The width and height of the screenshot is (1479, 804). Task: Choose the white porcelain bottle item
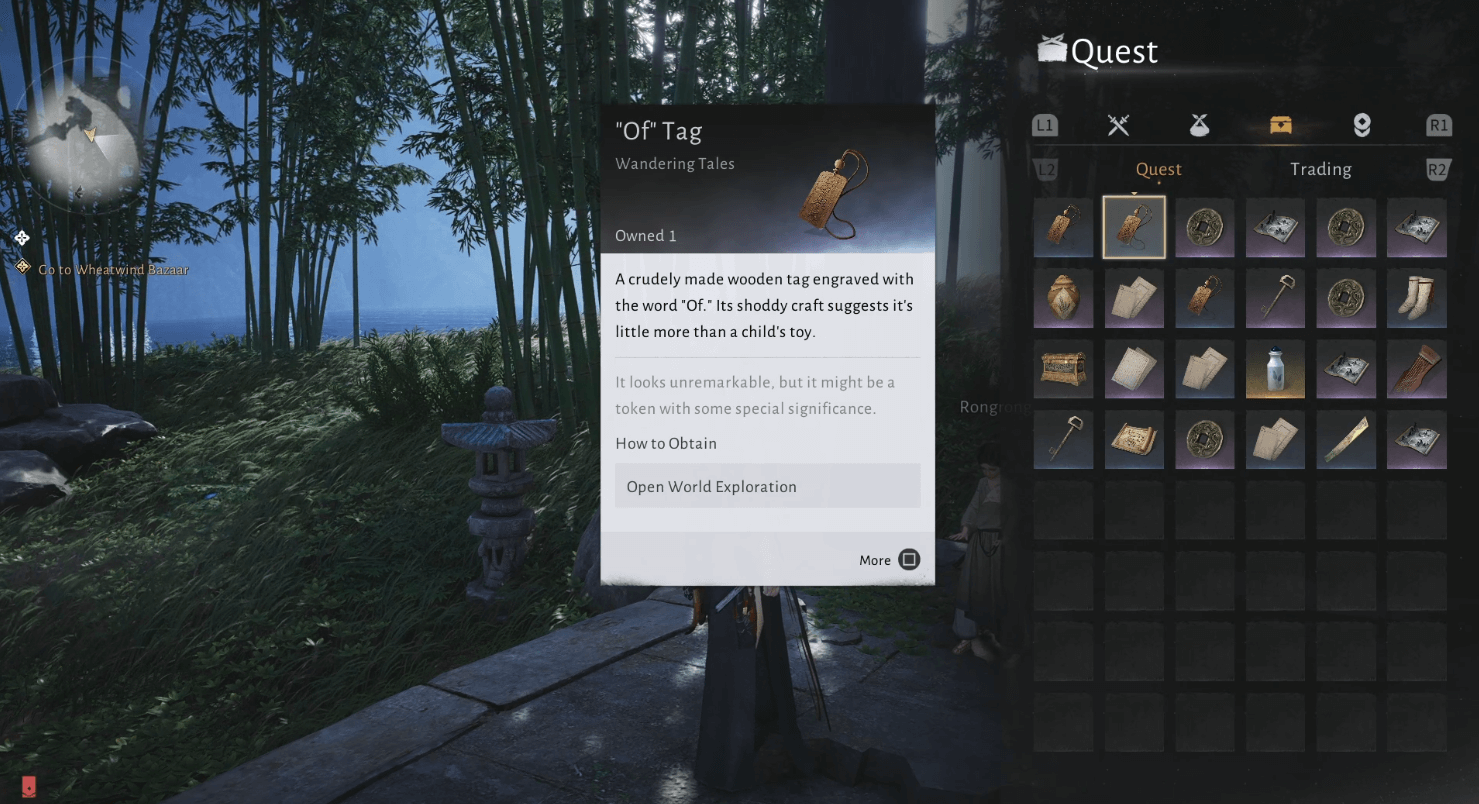pyautogui.click(x=1275, y=369)
